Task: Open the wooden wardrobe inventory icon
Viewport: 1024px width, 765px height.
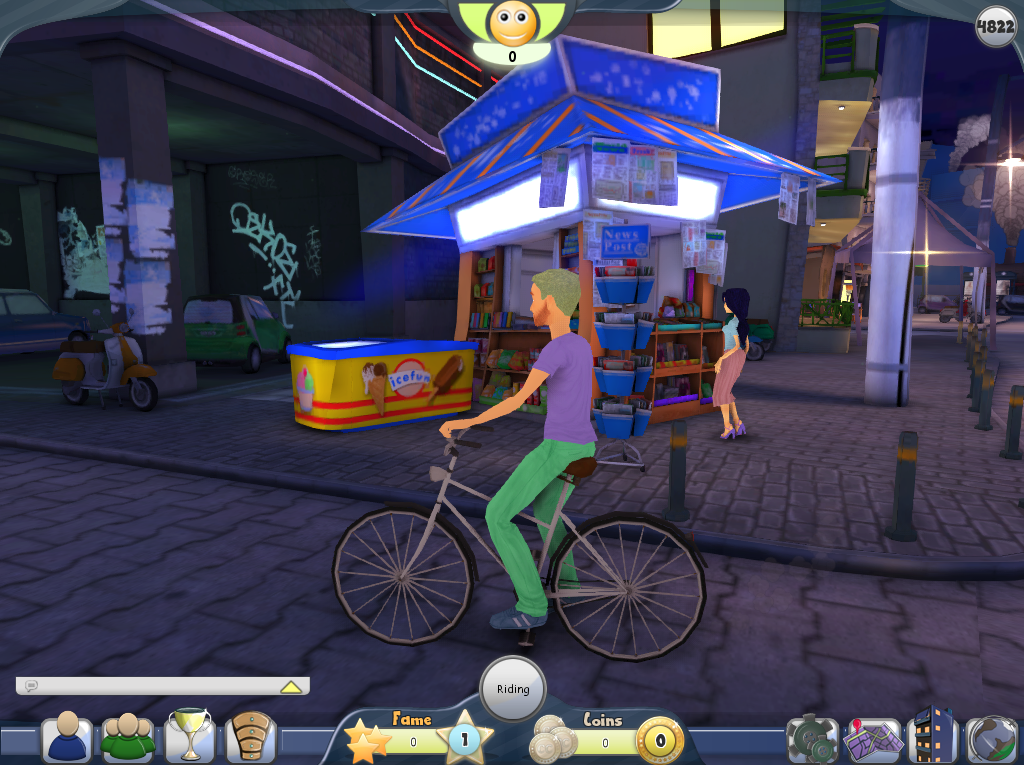Action: click(x=250, y=737)
